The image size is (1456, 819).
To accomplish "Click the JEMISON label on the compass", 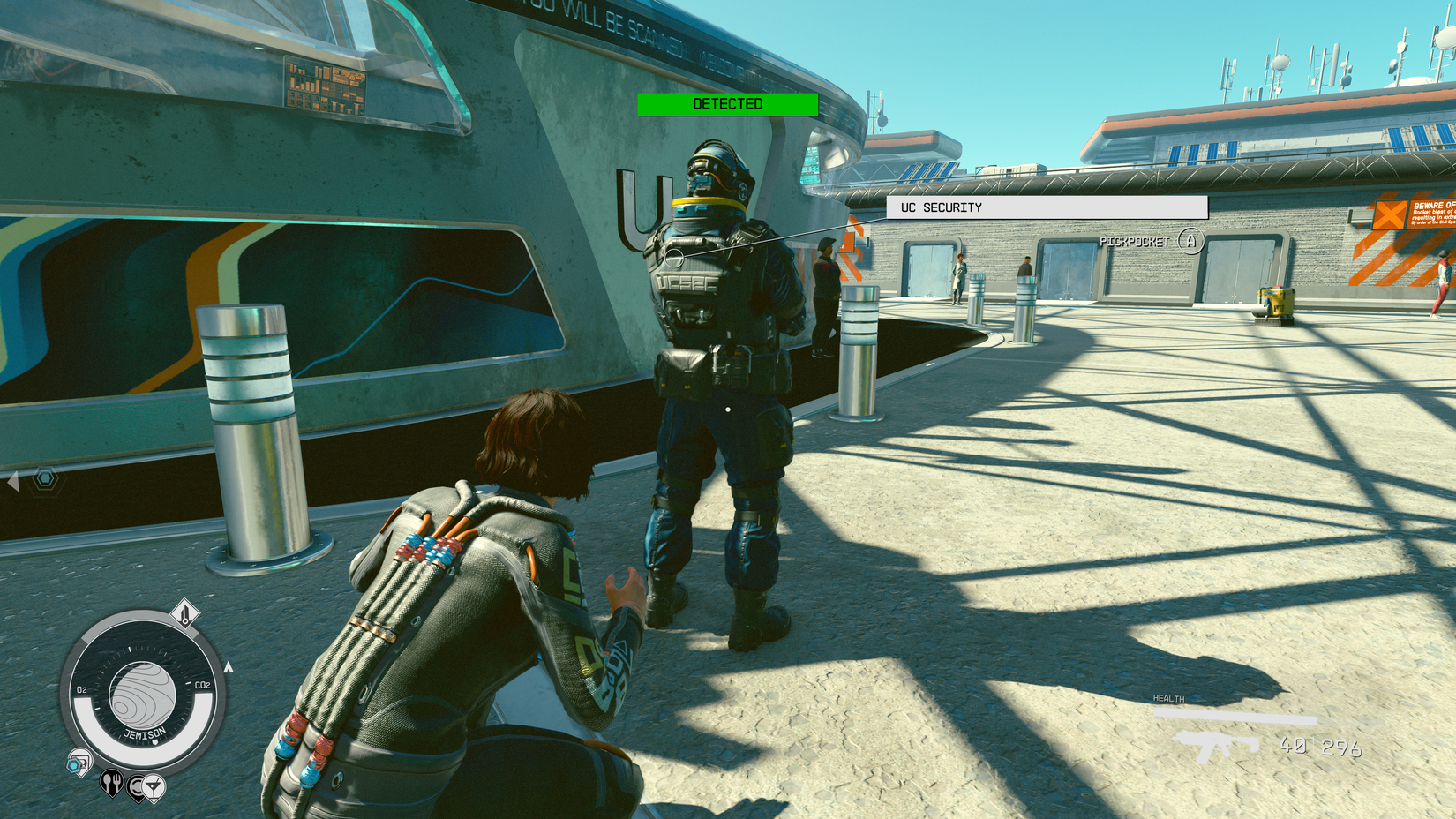I will (144, 733).
